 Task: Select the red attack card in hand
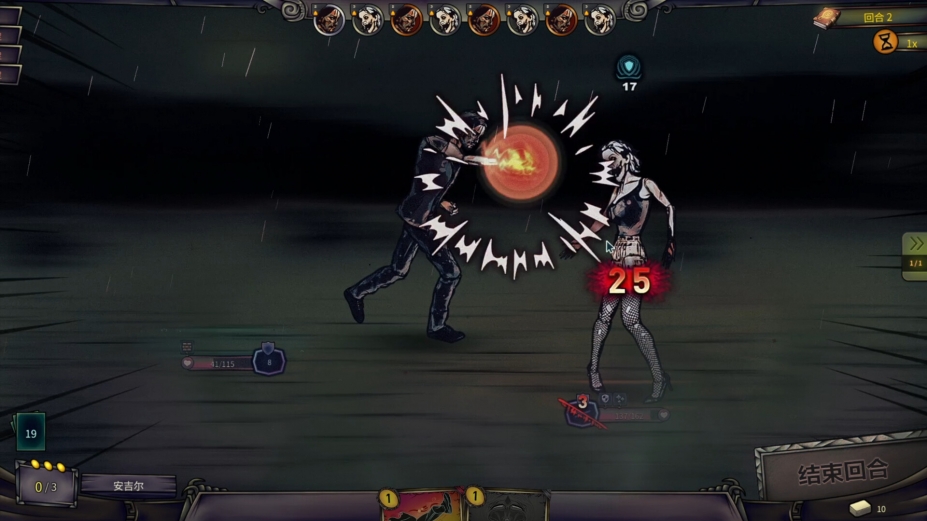click(422, 507)
